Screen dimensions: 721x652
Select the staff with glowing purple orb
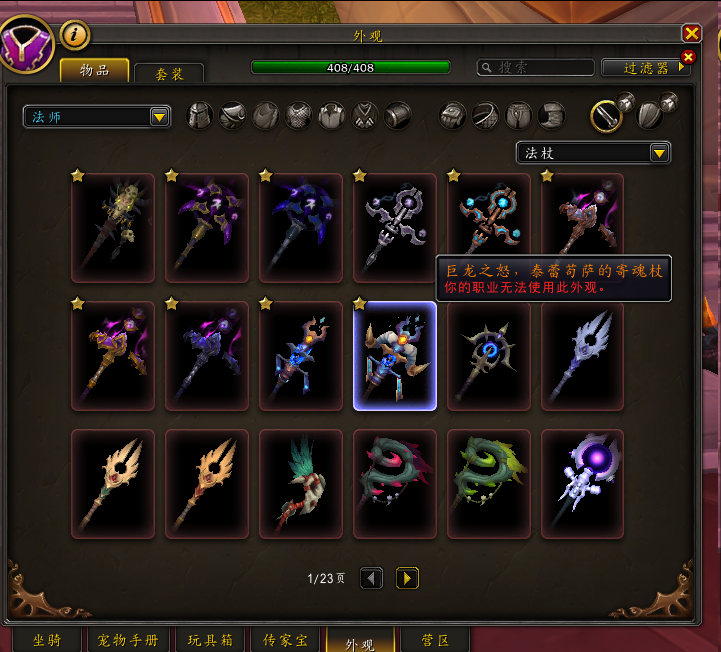point(583,470)
